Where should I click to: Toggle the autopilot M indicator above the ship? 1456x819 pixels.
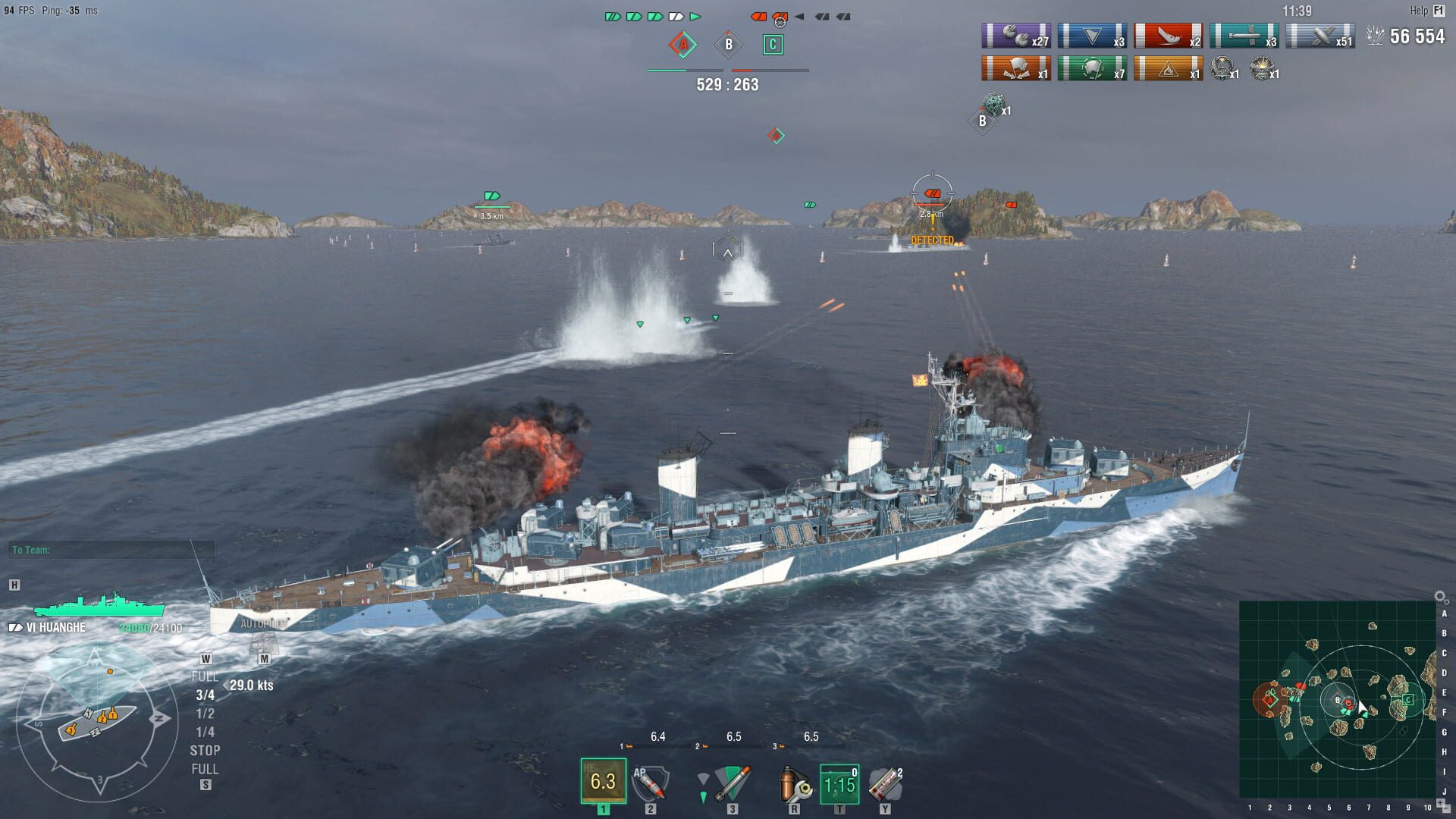(263, 659)
